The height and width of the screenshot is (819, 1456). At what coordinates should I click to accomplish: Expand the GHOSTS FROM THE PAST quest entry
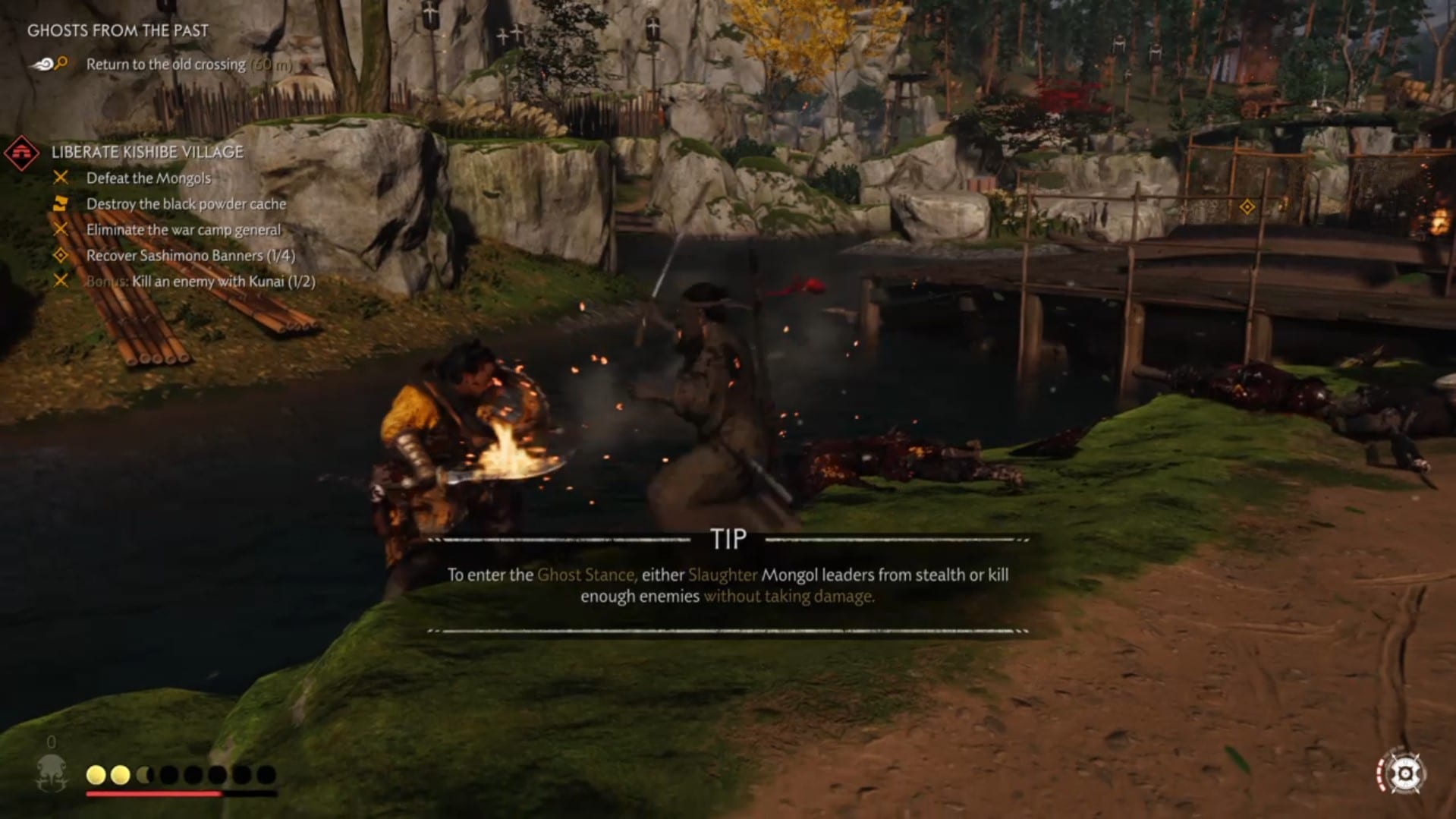tap(118, 30)
